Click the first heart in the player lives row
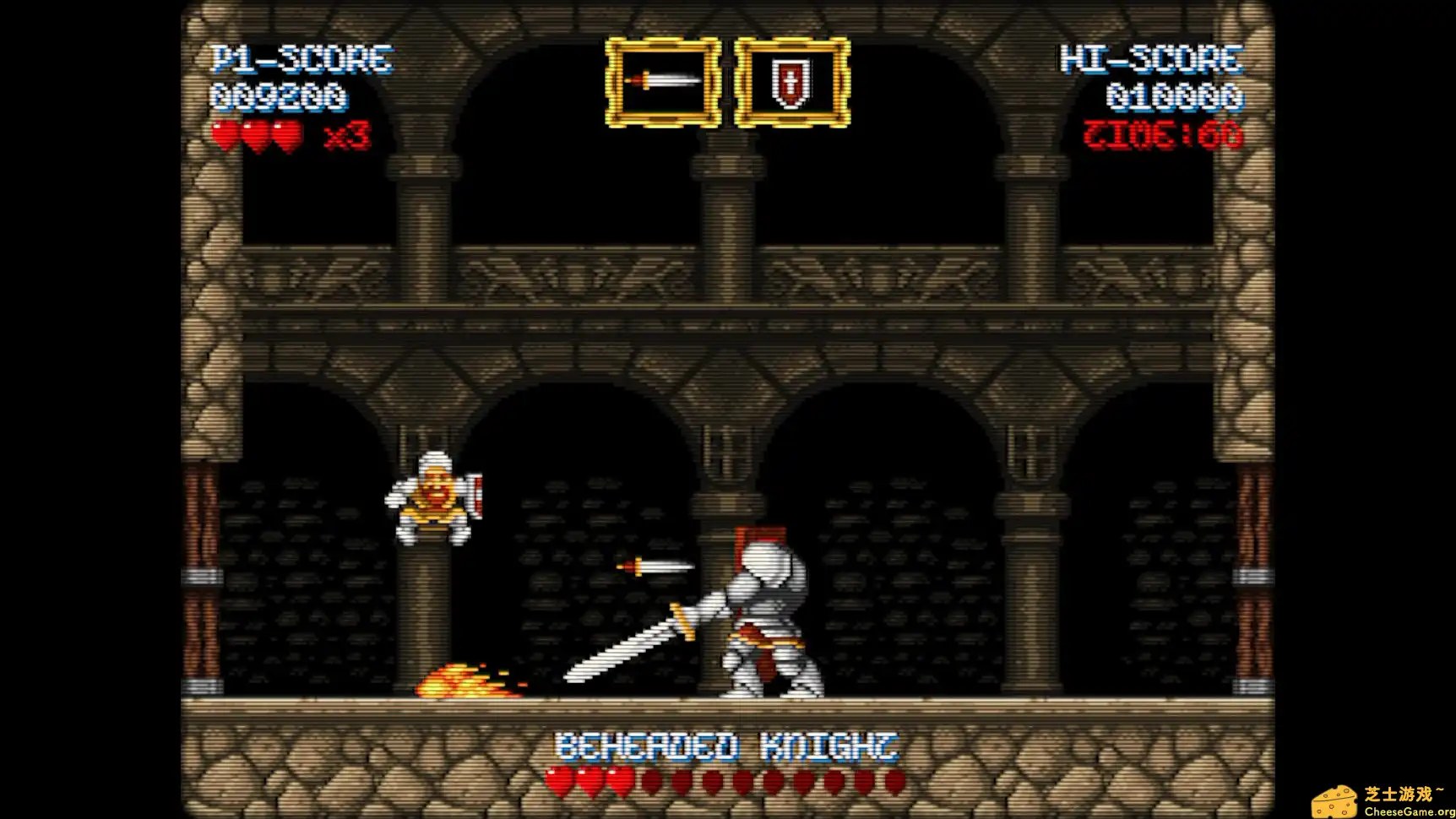The height and width of the screenshot is (819, 1456). click(x=225, y=133)
